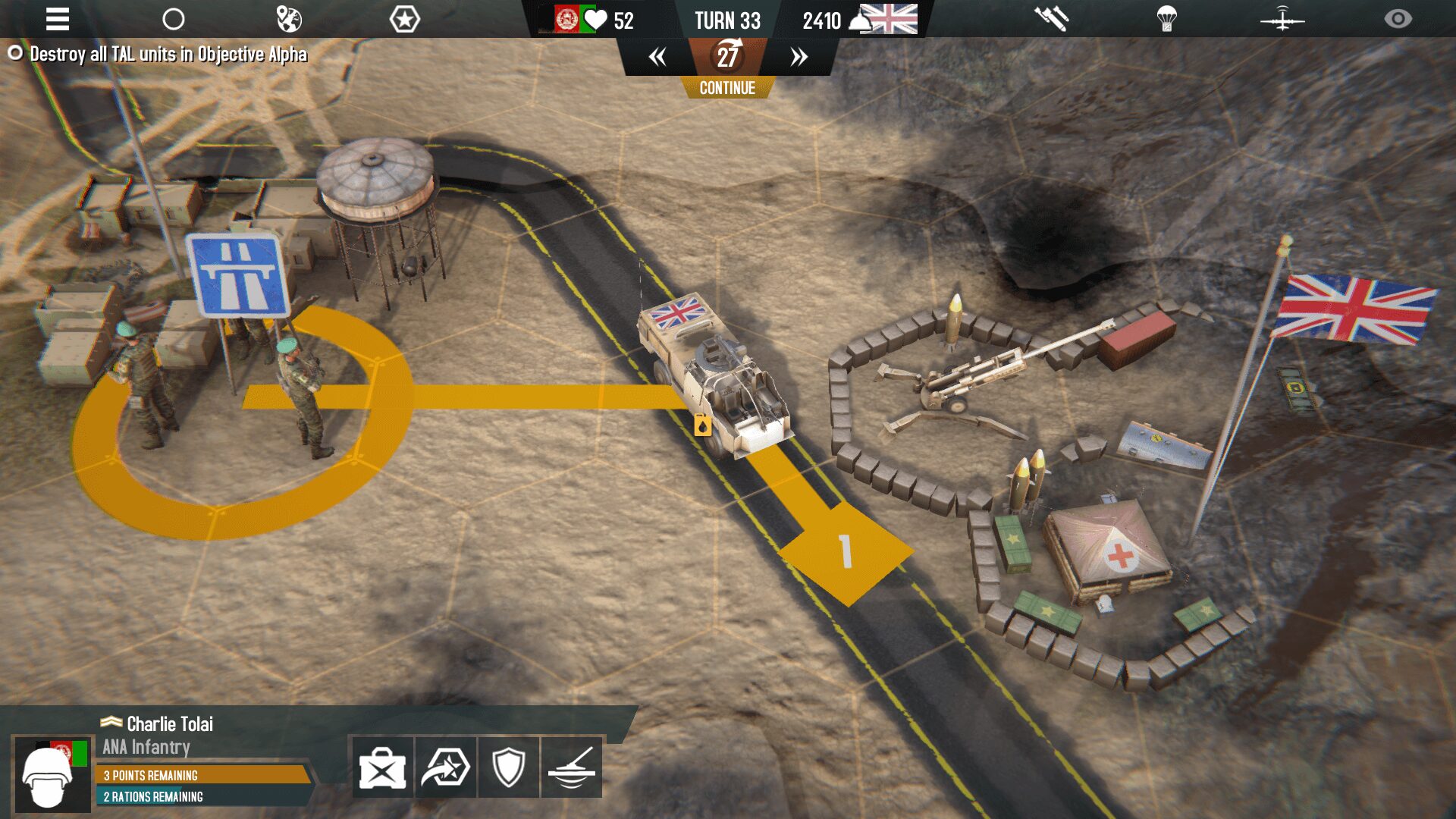The image size is (1456, 819).
Task: Call in the missile strike support
Action: [x=1052, y=19]
